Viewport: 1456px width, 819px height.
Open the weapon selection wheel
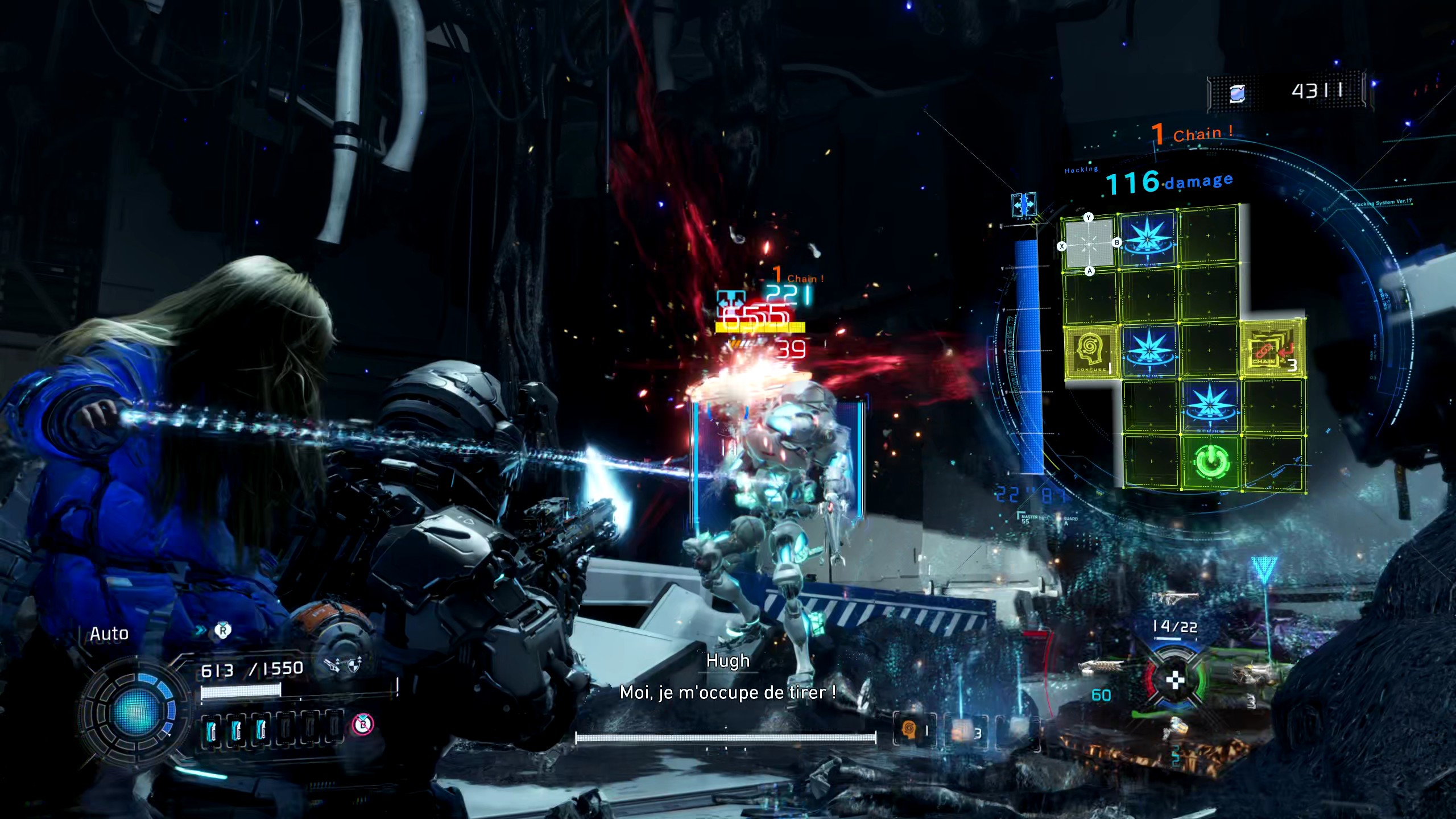pos(1175,680)
